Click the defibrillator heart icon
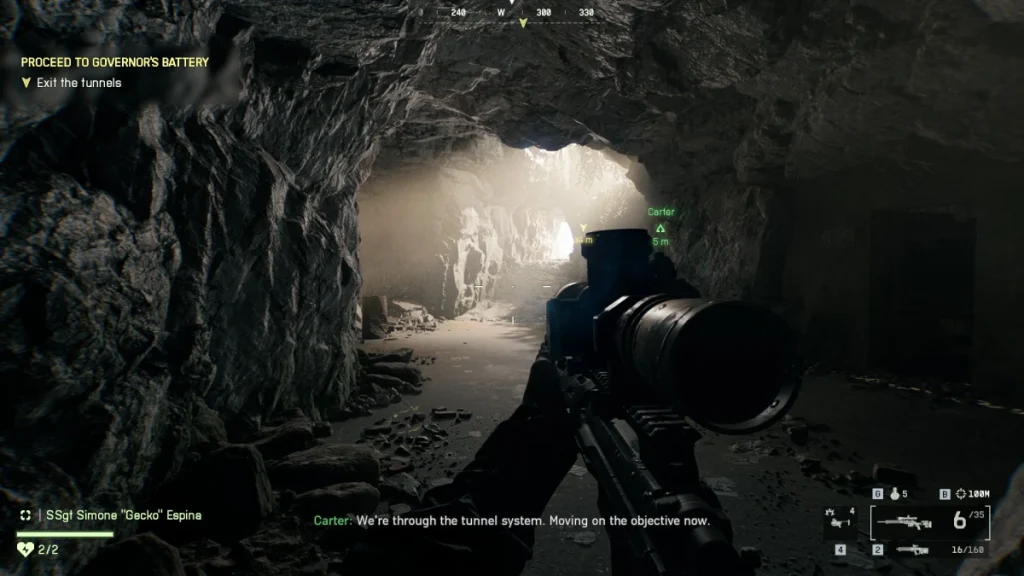The width and height of the screenshot is (1024, 576). click(25, 549)
